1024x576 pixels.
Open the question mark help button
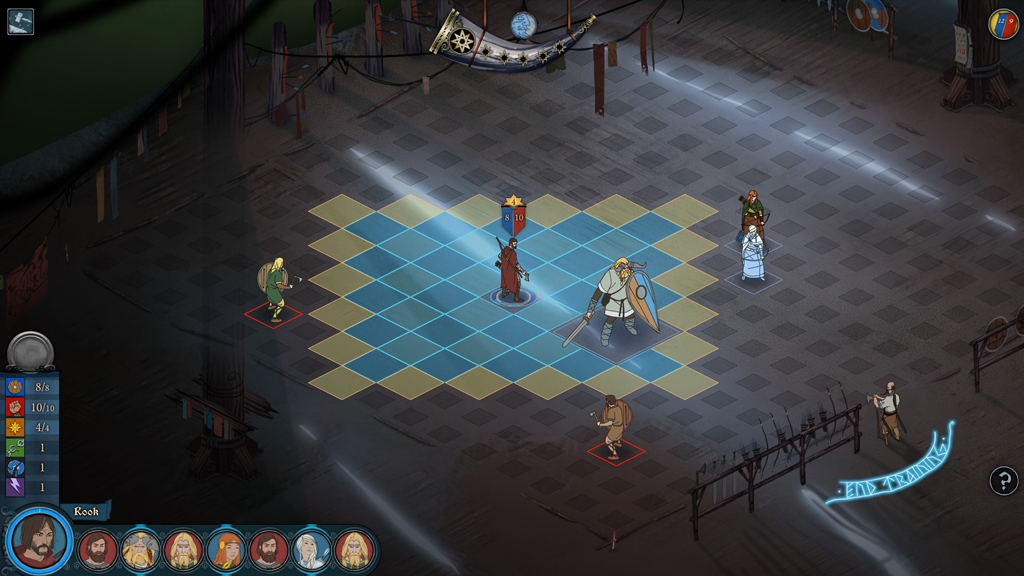(x=1003, y=481)
